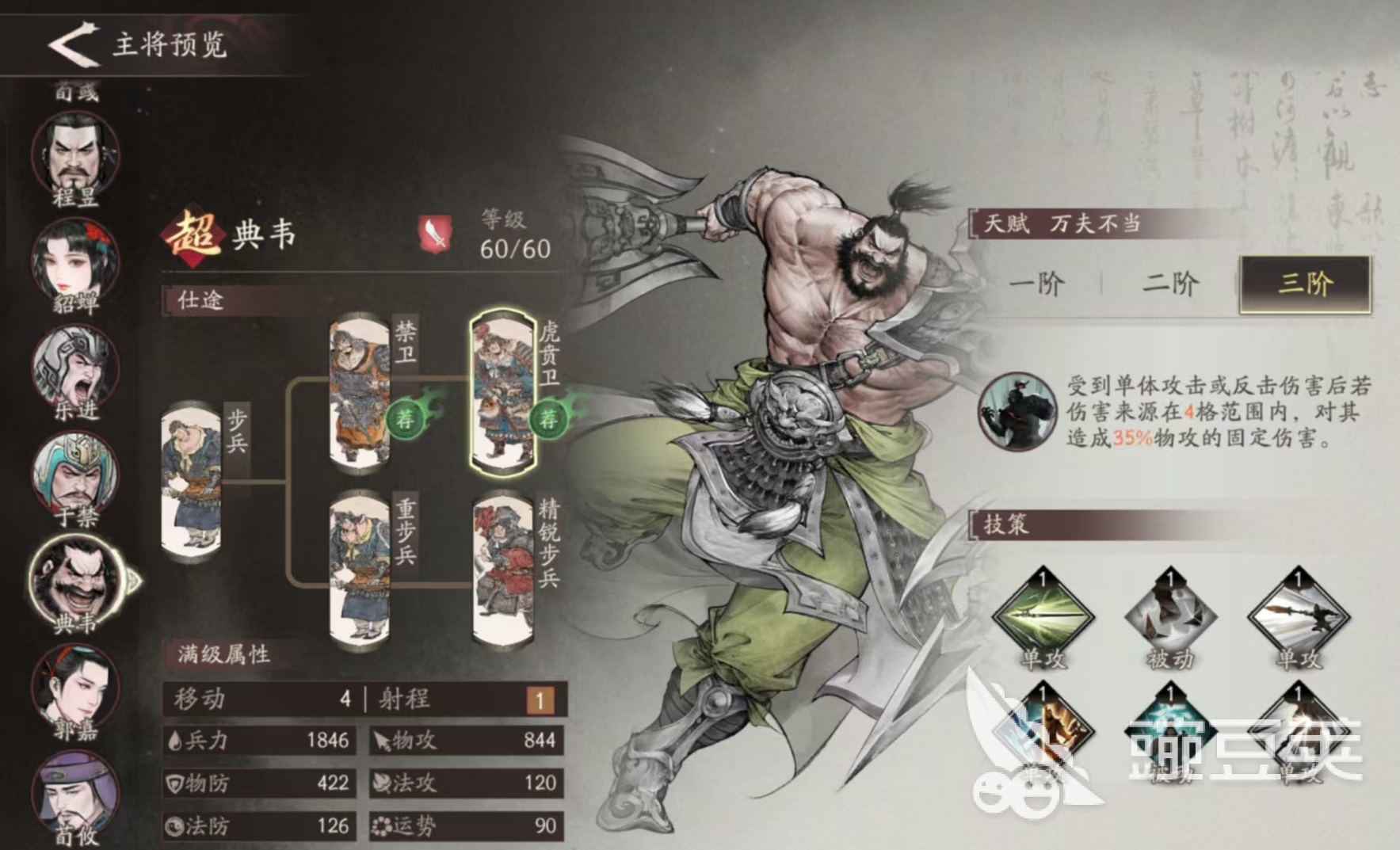The width and height of the screenshot is (1400, 850).
Task: Open the green spear 单攻 skill
Action: coord(1043,616)
